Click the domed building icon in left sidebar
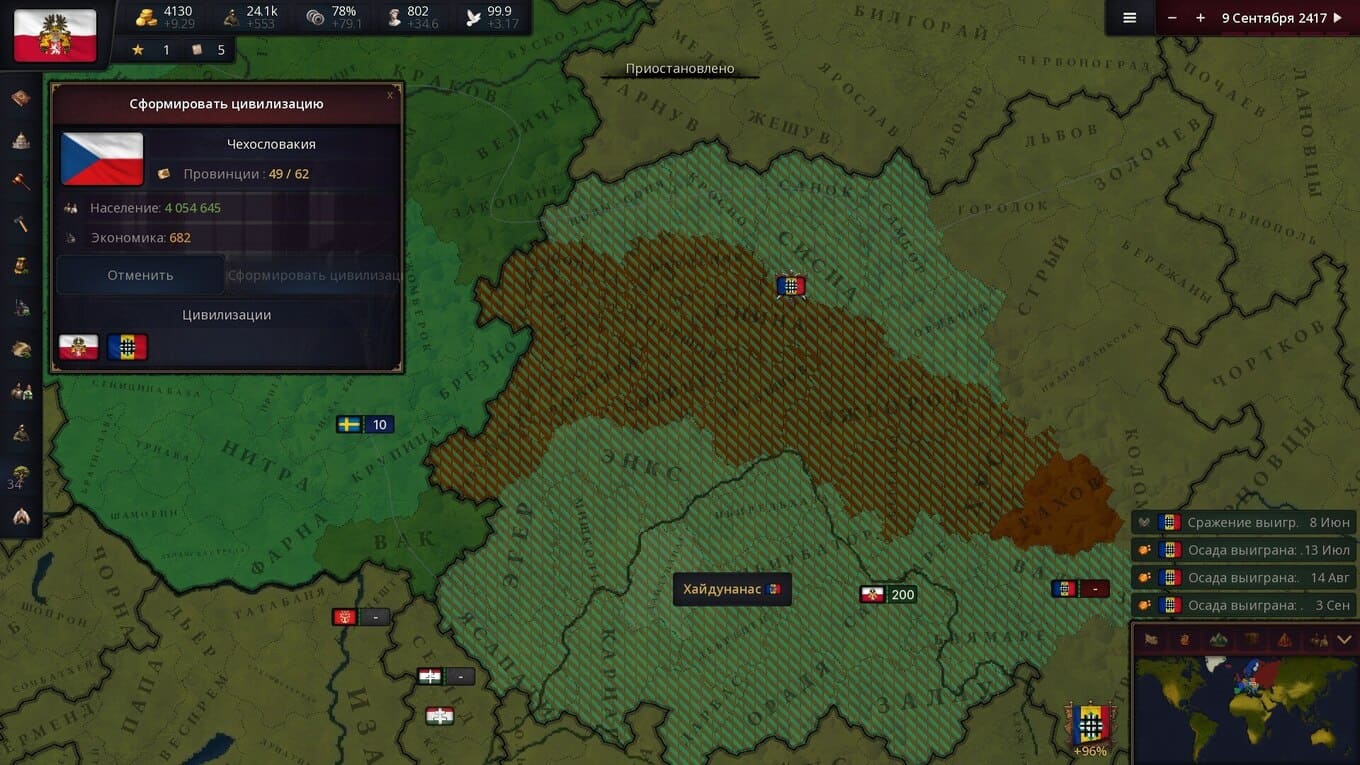This screenshot has height=765, width=1360. [x=21, y=140]
